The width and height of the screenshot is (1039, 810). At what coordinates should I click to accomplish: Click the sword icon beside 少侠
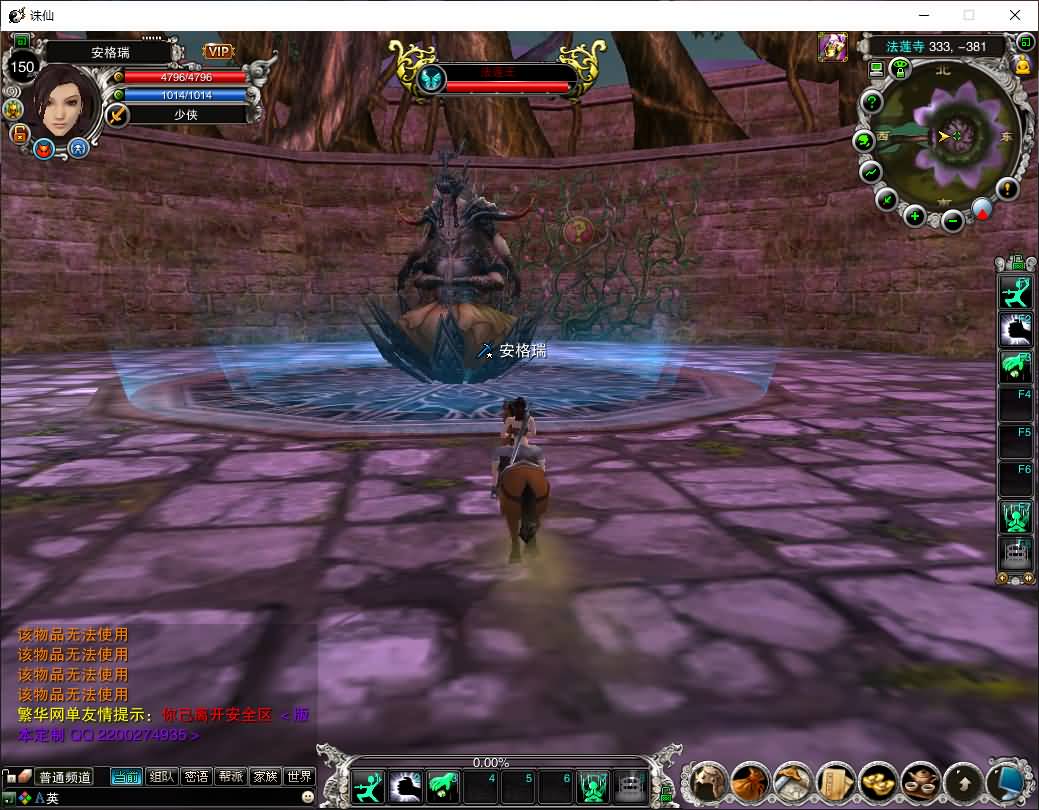coord(117,115)
